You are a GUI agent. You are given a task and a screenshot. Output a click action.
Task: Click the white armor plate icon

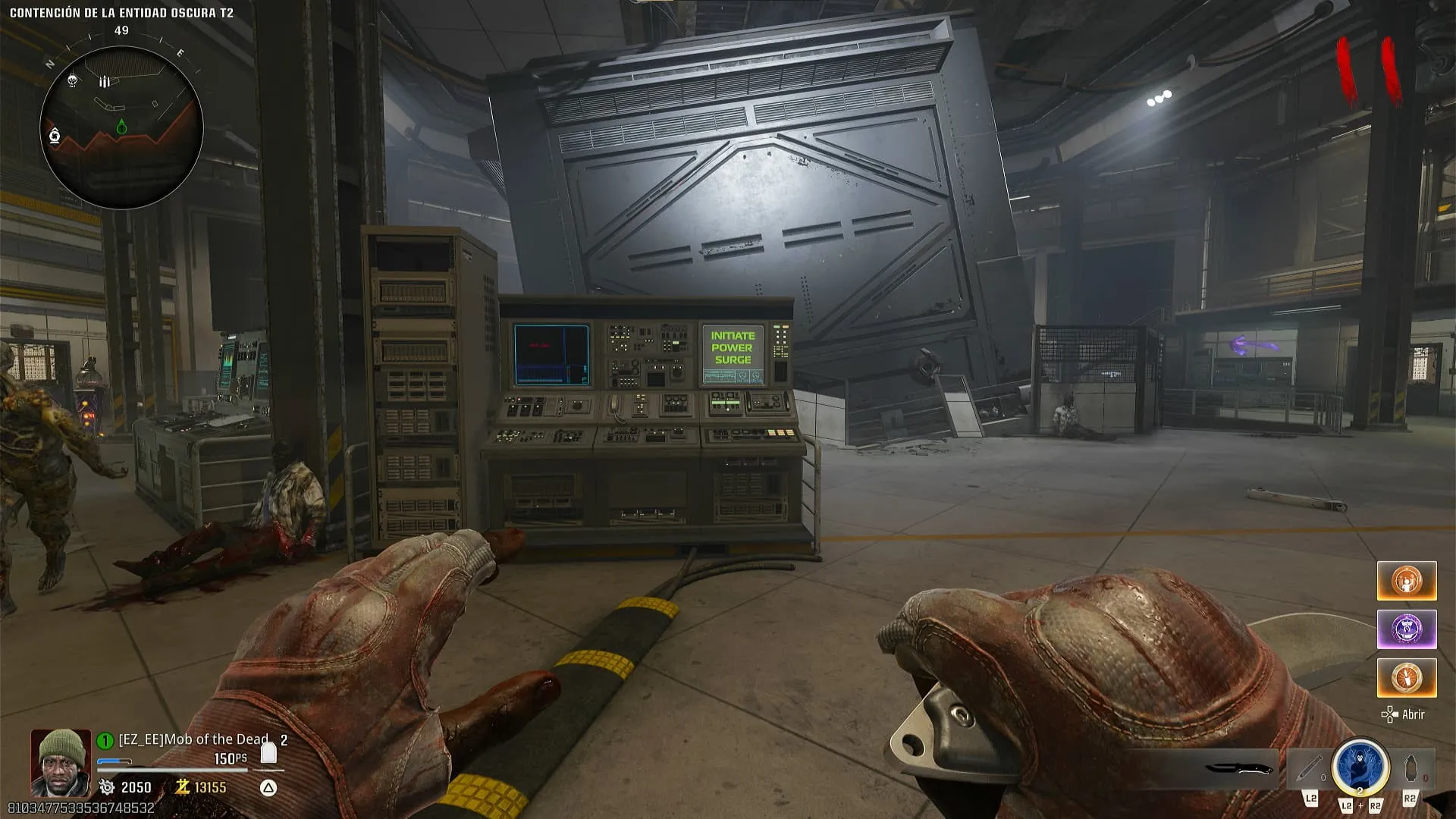(x=268, y=752)
